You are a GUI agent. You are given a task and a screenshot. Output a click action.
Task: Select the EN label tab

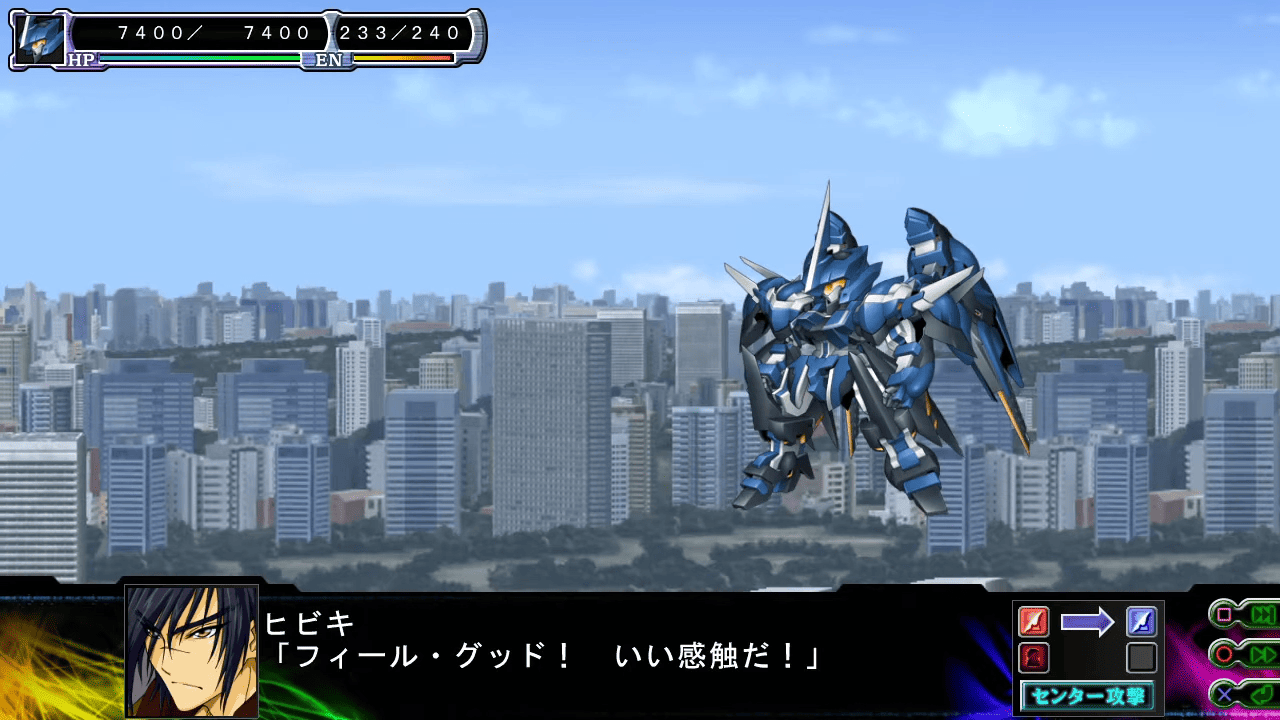331,59
